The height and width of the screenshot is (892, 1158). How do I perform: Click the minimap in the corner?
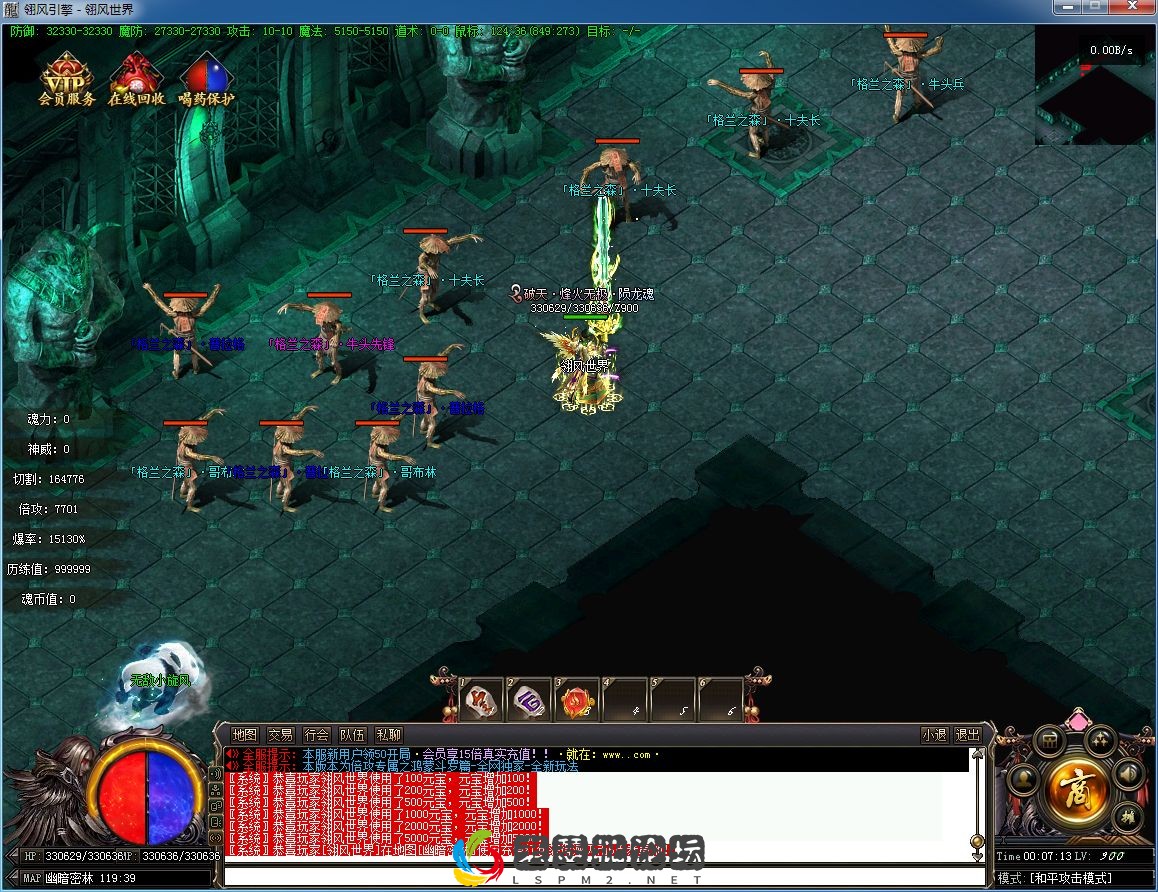(1094, 85)
